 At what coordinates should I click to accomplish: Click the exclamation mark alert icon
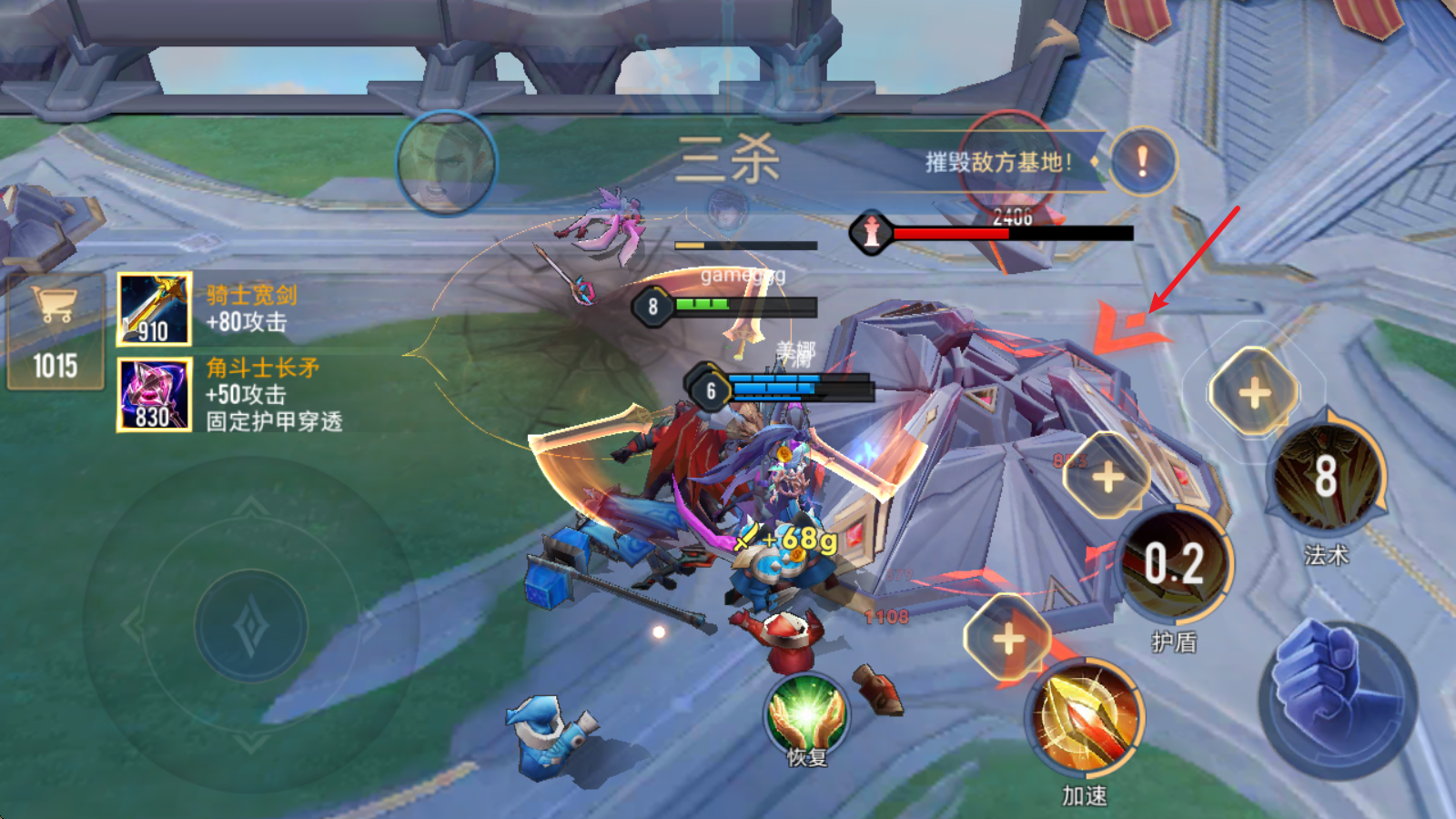(x=1143, y=162)
